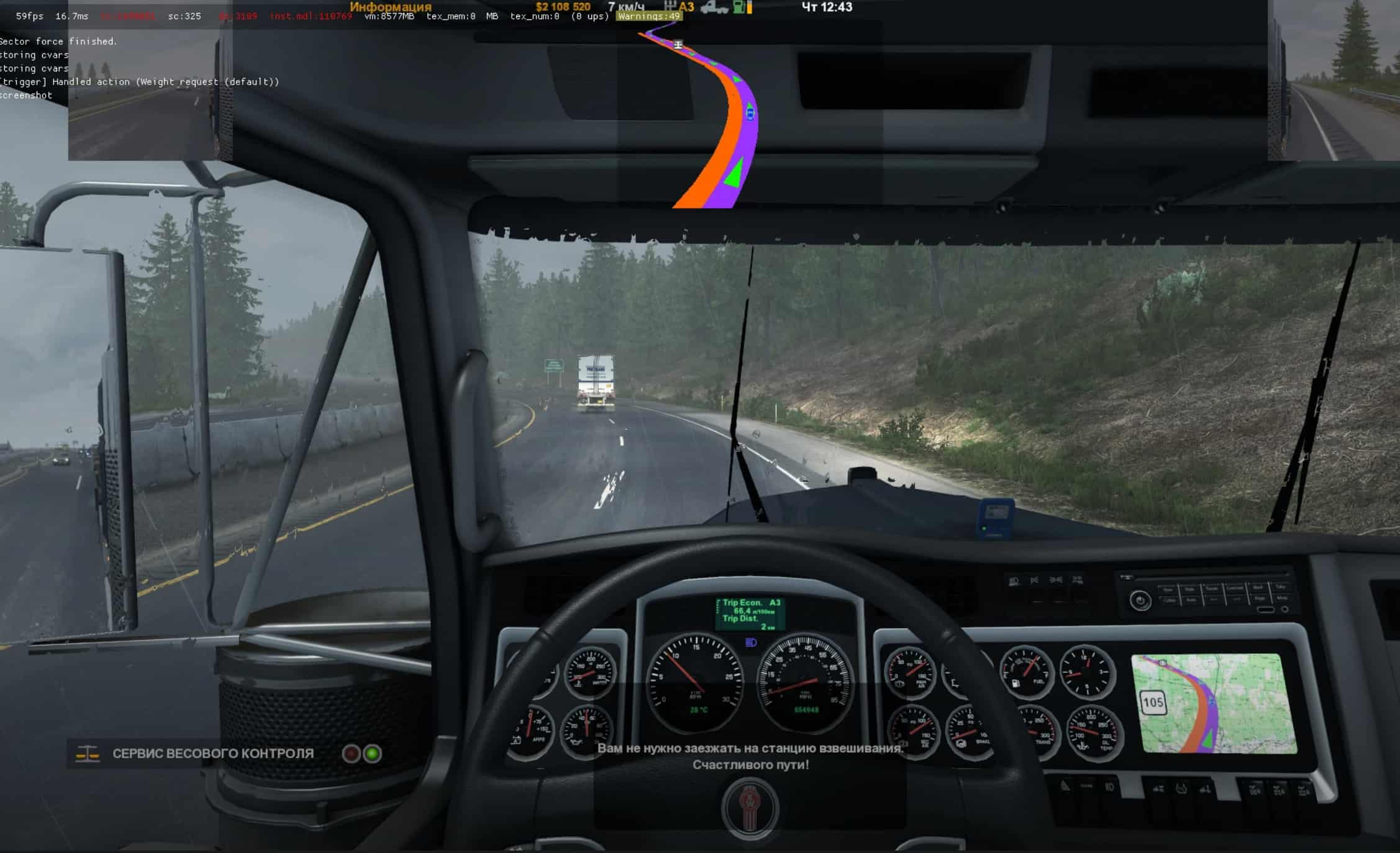The image size is (1400, 853).
Task: Click the truck damage status icon
Action: (714, 7)
